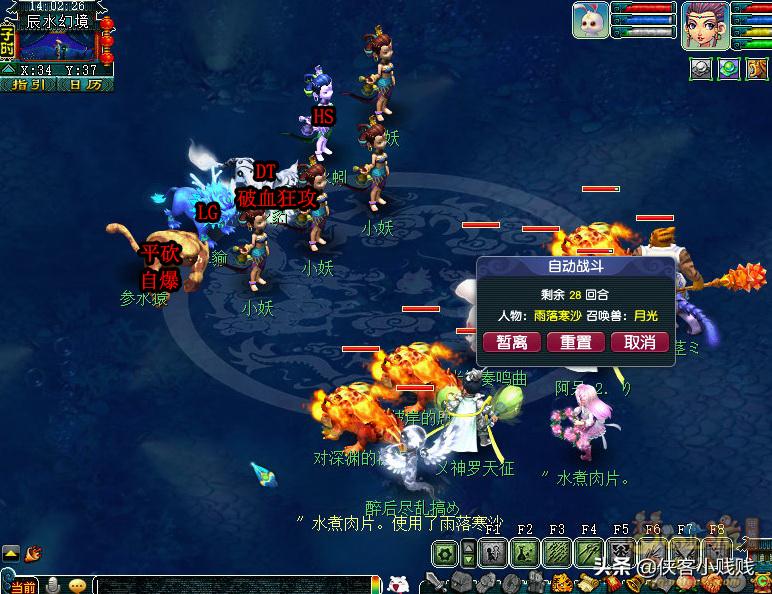Reset auto-battle with the 重置 button
772x594 pixels.
(575, 342)
